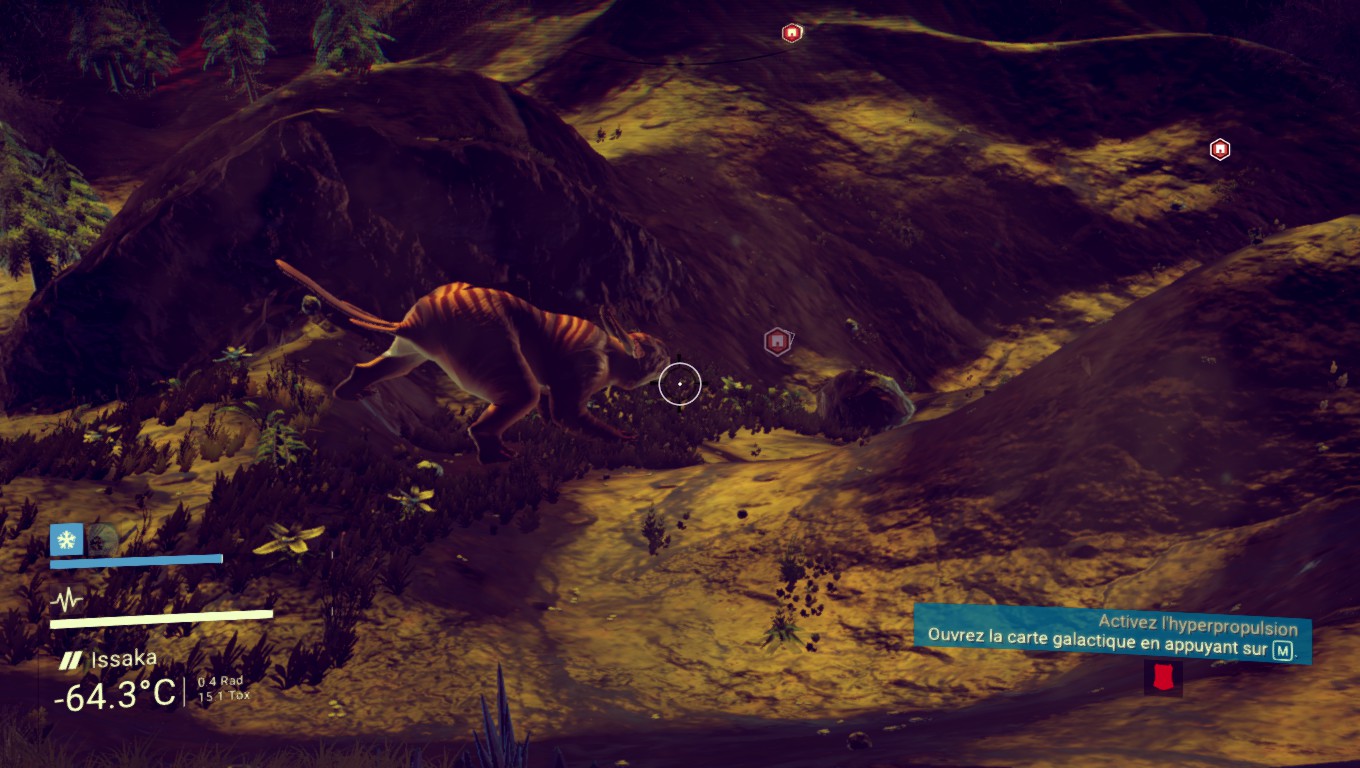This screenshot has width=1360, height=768.
Task: Select the building waypoint marker beside the crosshair
Action: (x=777, y=342)
